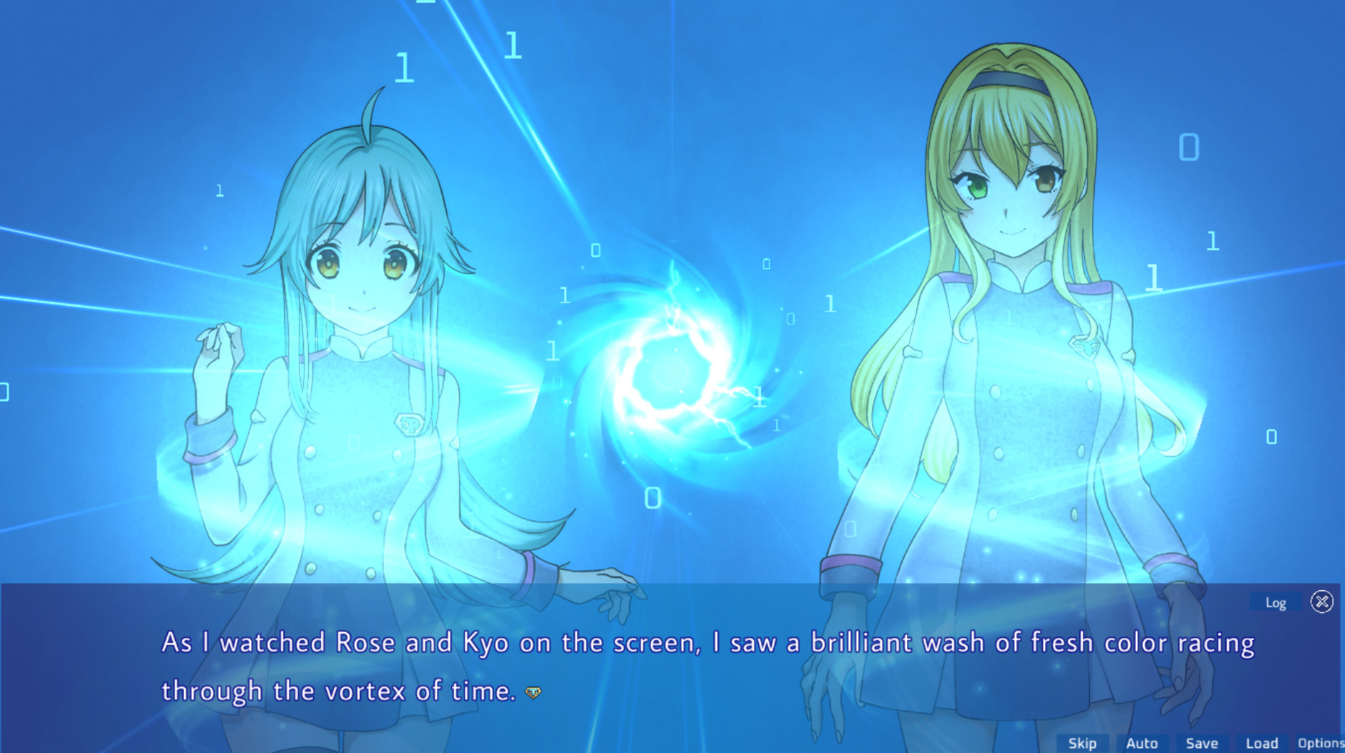Open the Save screen
This screenshot has width=1345, height=753.
tap(1202, 743)
